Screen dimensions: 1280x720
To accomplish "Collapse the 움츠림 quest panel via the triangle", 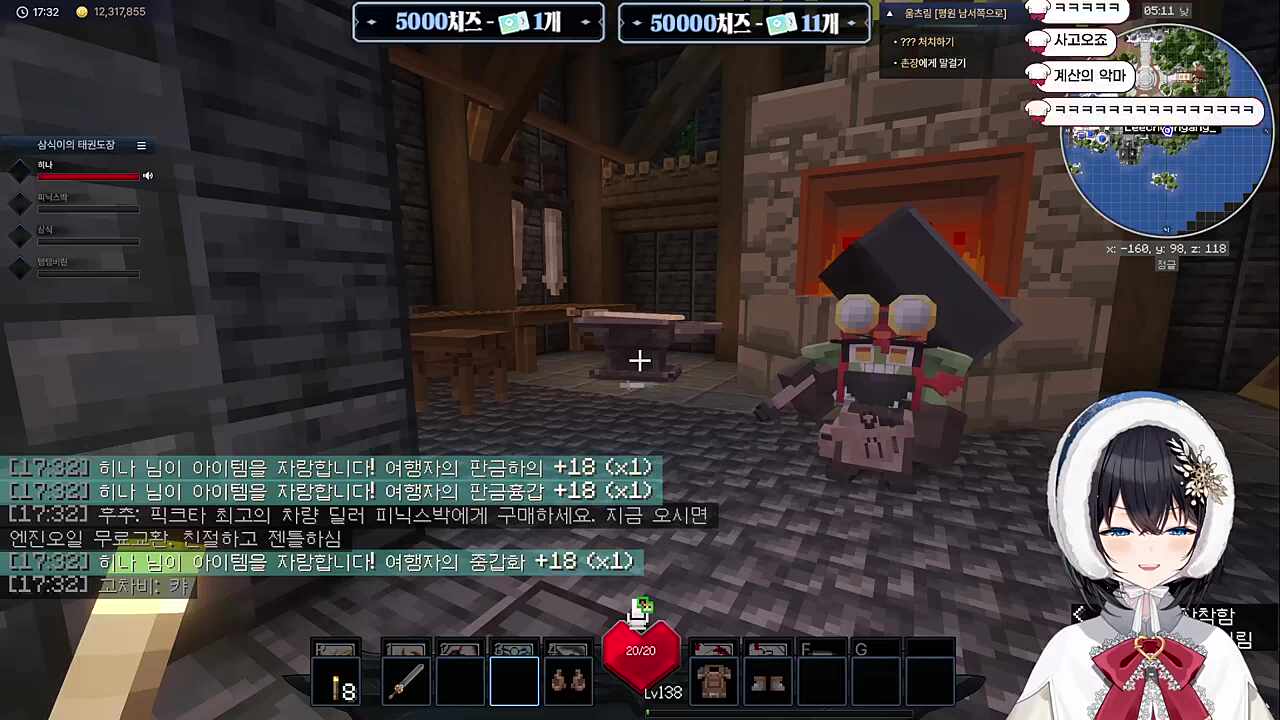I will click(889, 13).
